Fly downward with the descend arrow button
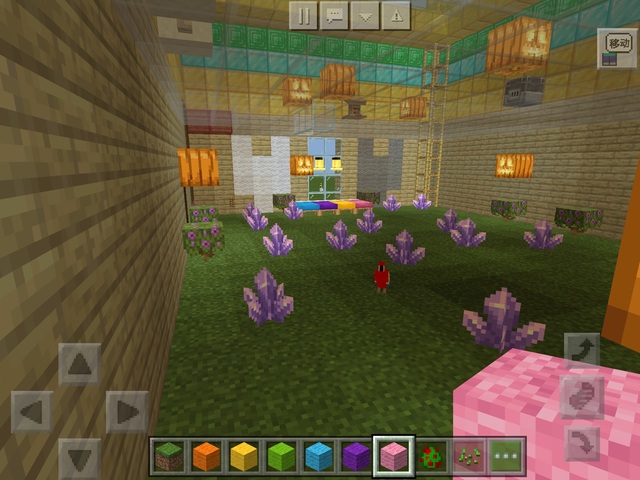Image resolution: width=640 pixels, height=480 pixels. 581,441
